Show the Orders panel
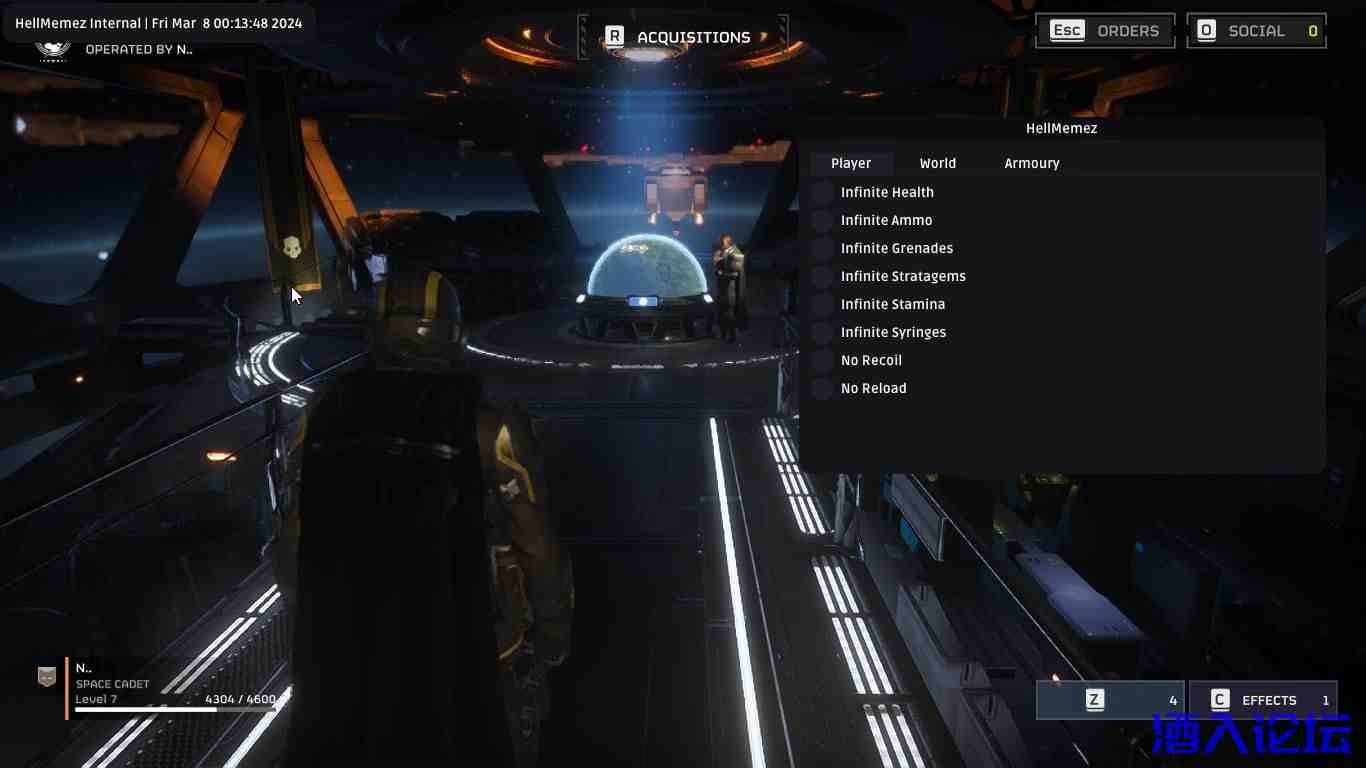The width and height of the screenshot is (1366, 768). [x=1104, y=31]
